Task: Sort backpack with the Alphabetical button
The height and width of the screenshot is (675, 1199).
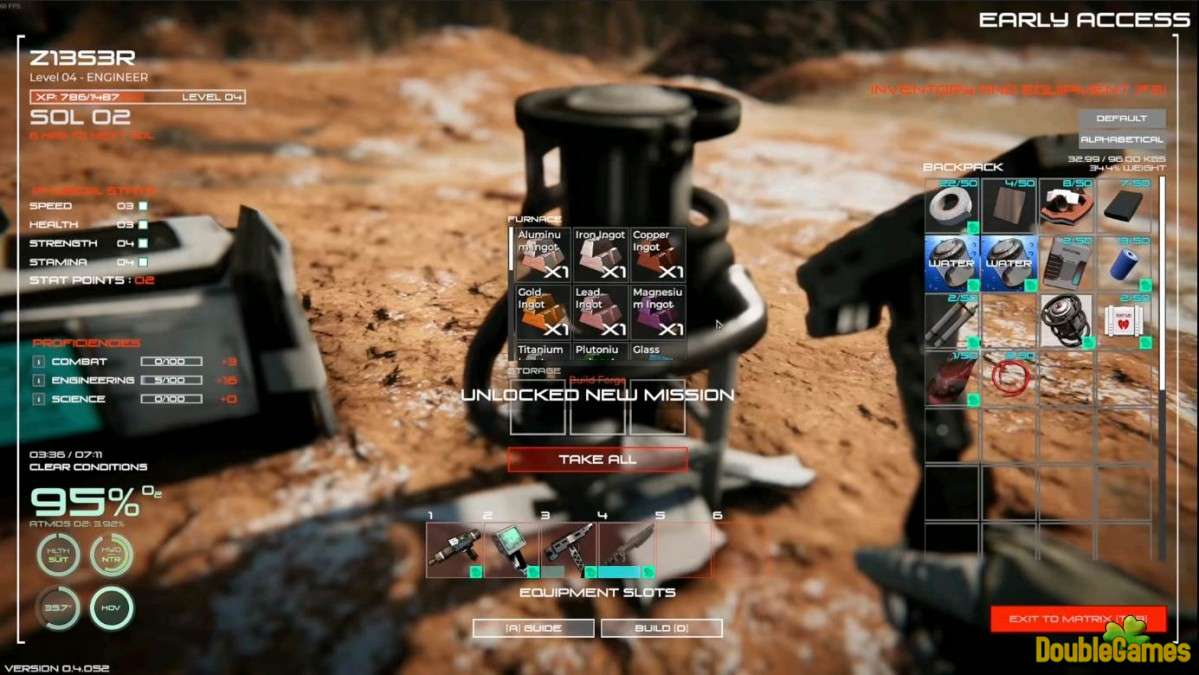Action: (x=1121, y=140)
